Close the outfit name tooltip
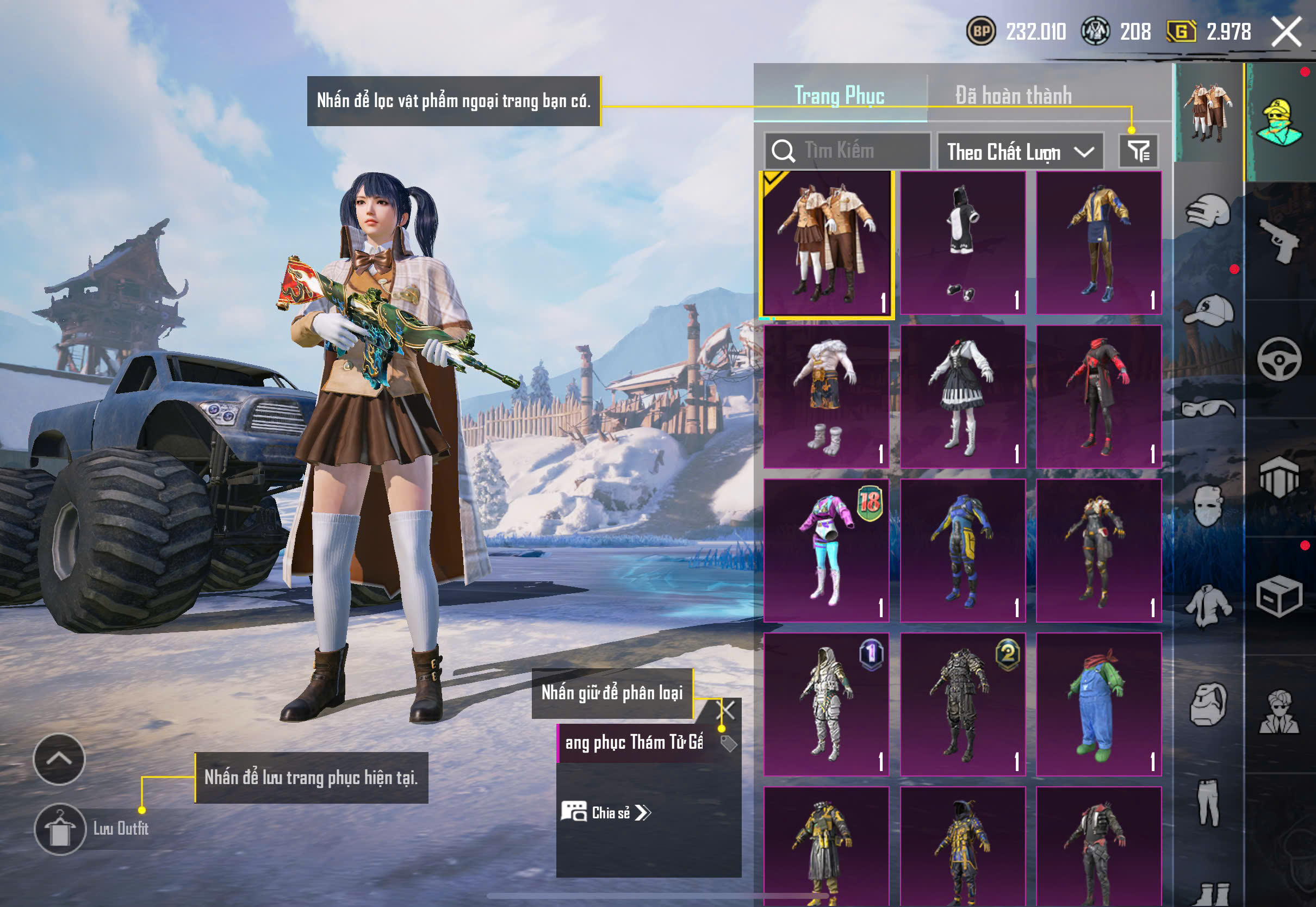Screen dimensions: 1316x907 728,709
